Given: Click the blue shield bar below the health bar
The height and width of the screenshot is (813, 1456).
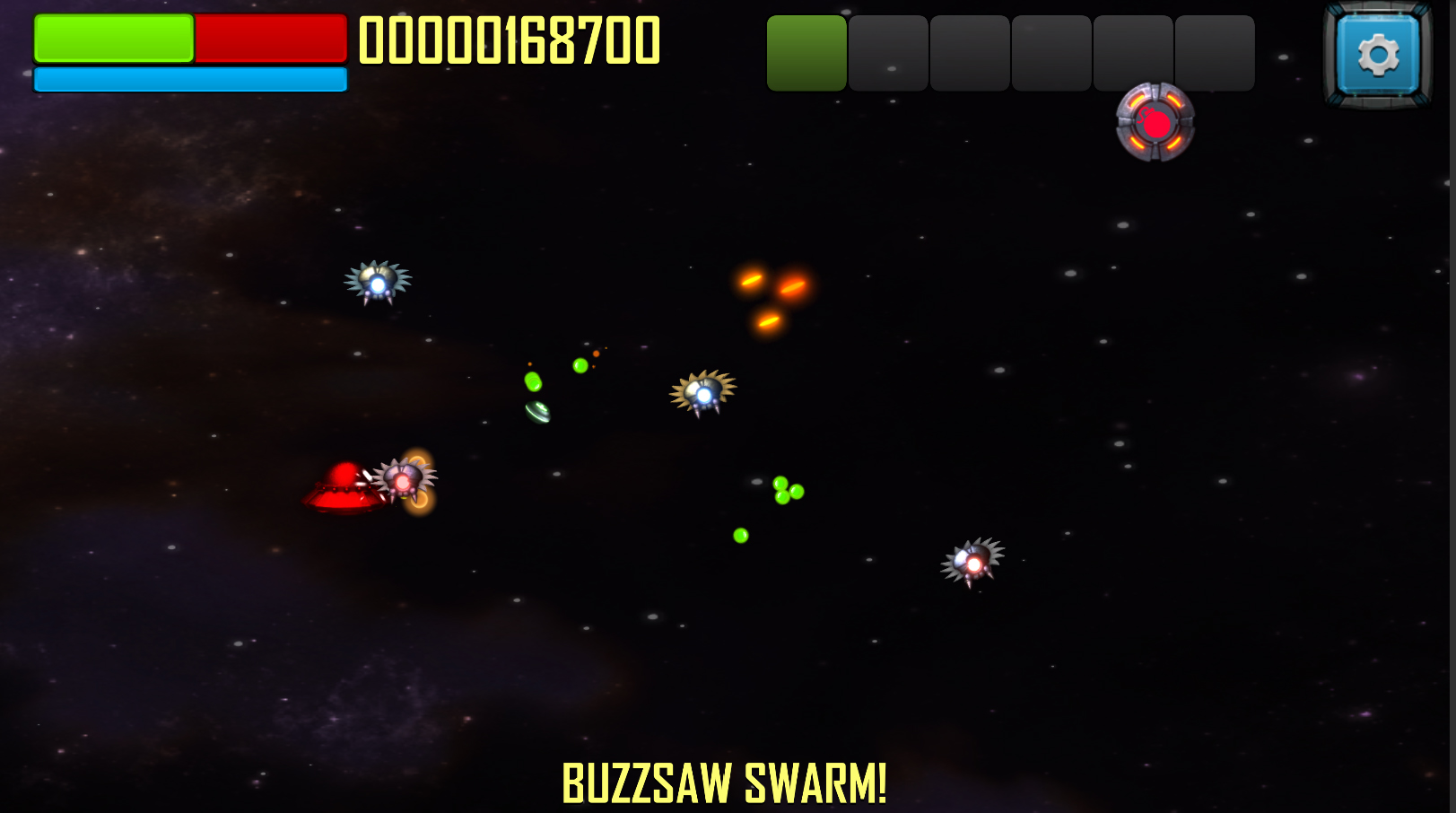Looking at the screenshot, I should click(189, 80).
